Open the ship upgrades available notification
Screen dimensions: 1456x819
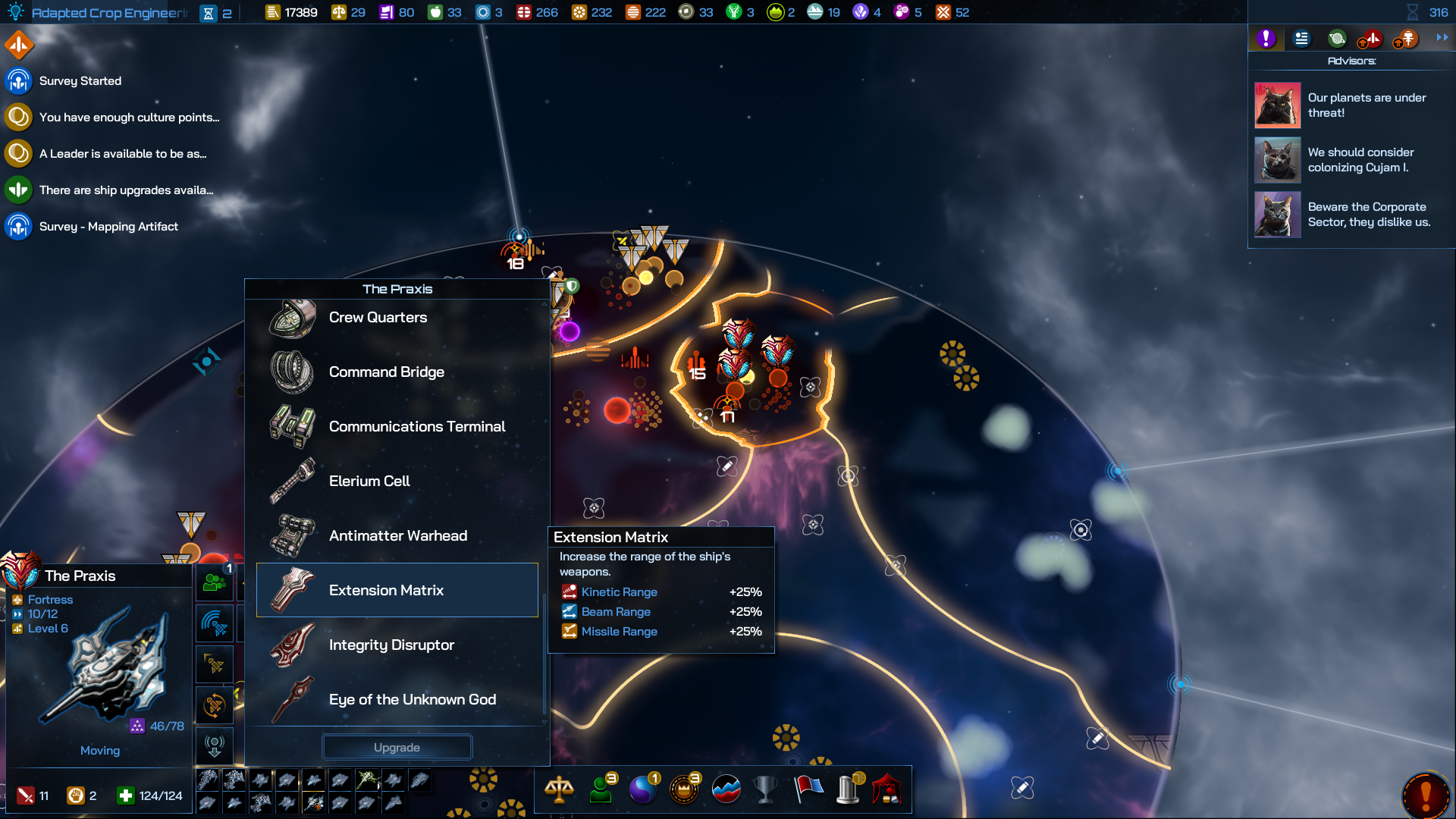point(126,190)
